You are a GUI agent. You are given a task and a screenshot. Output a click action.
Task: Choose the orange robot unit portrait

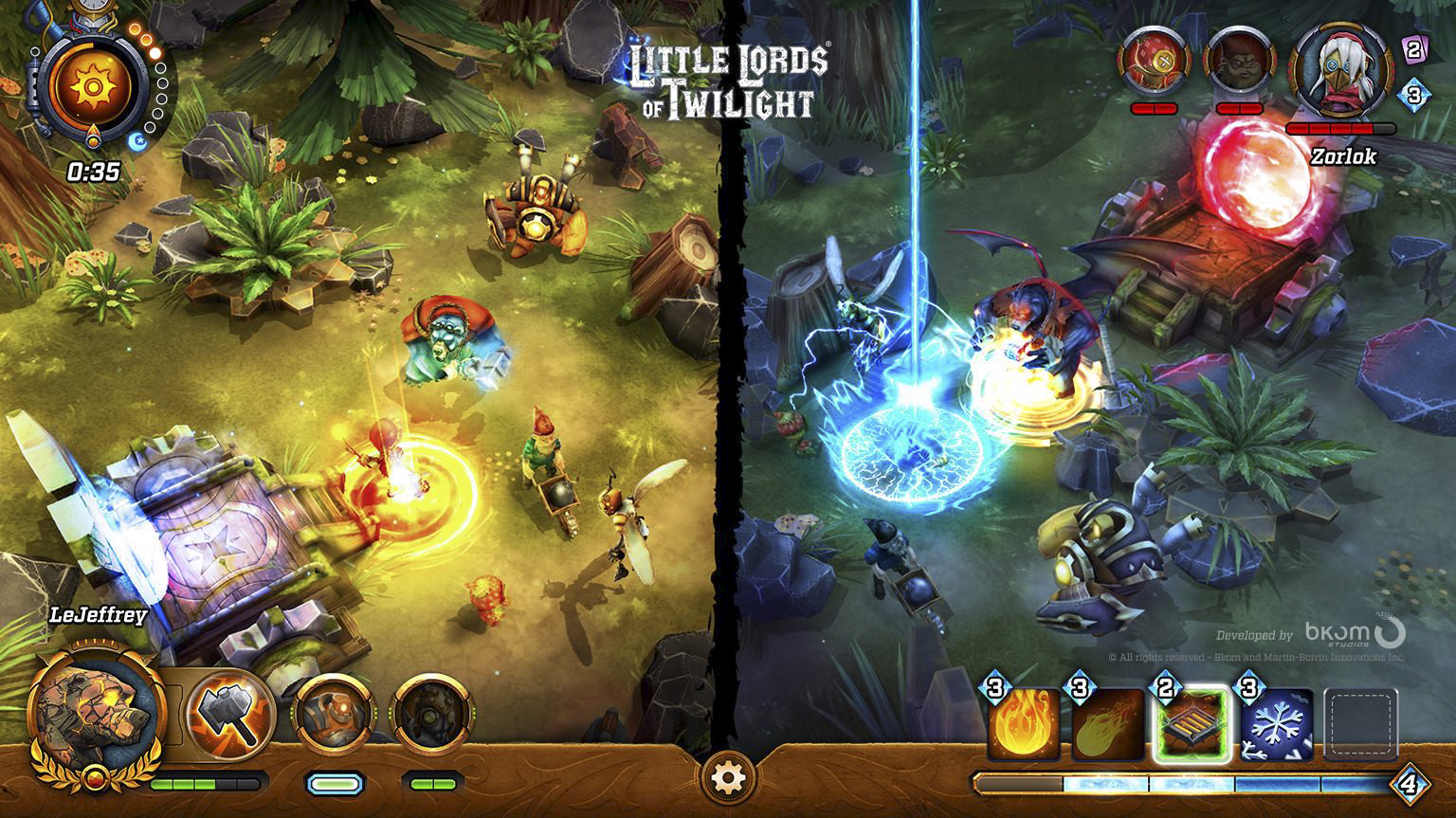point(334,713)
